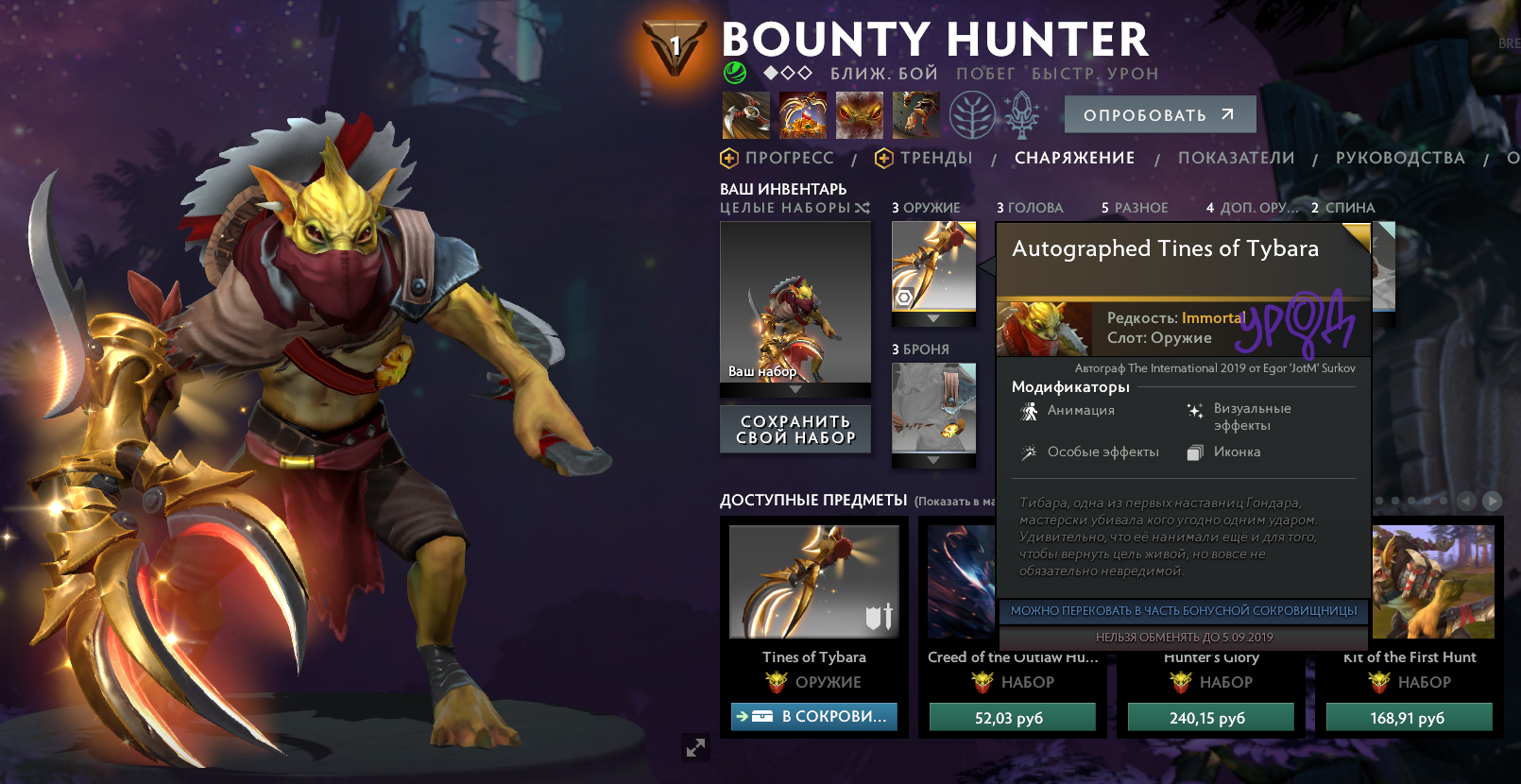
Task: Open the Jinada treasure ability icon
Action: [x=803, y=113]
